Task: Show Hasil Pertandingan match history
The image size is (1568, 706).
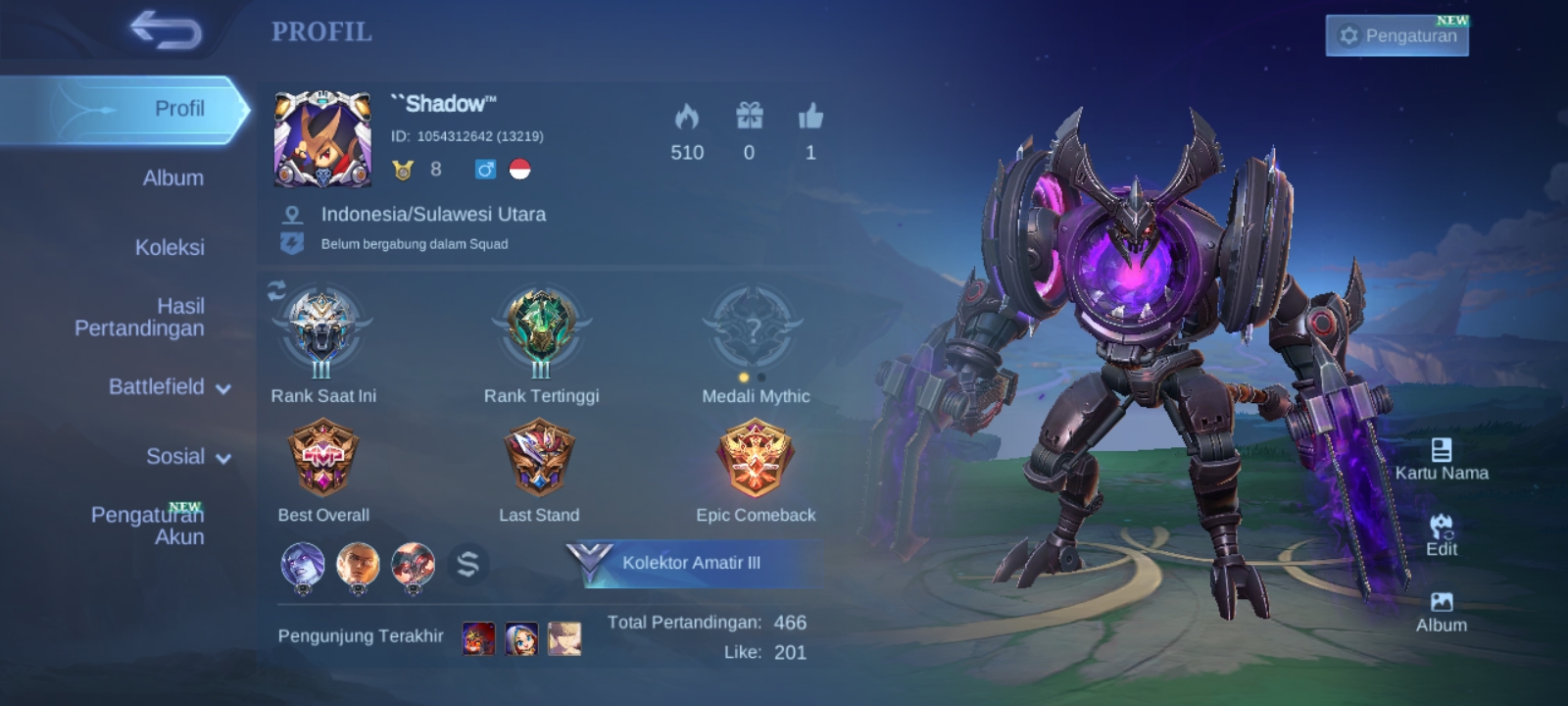Action: pyautogui.click(x=140, y=317)
